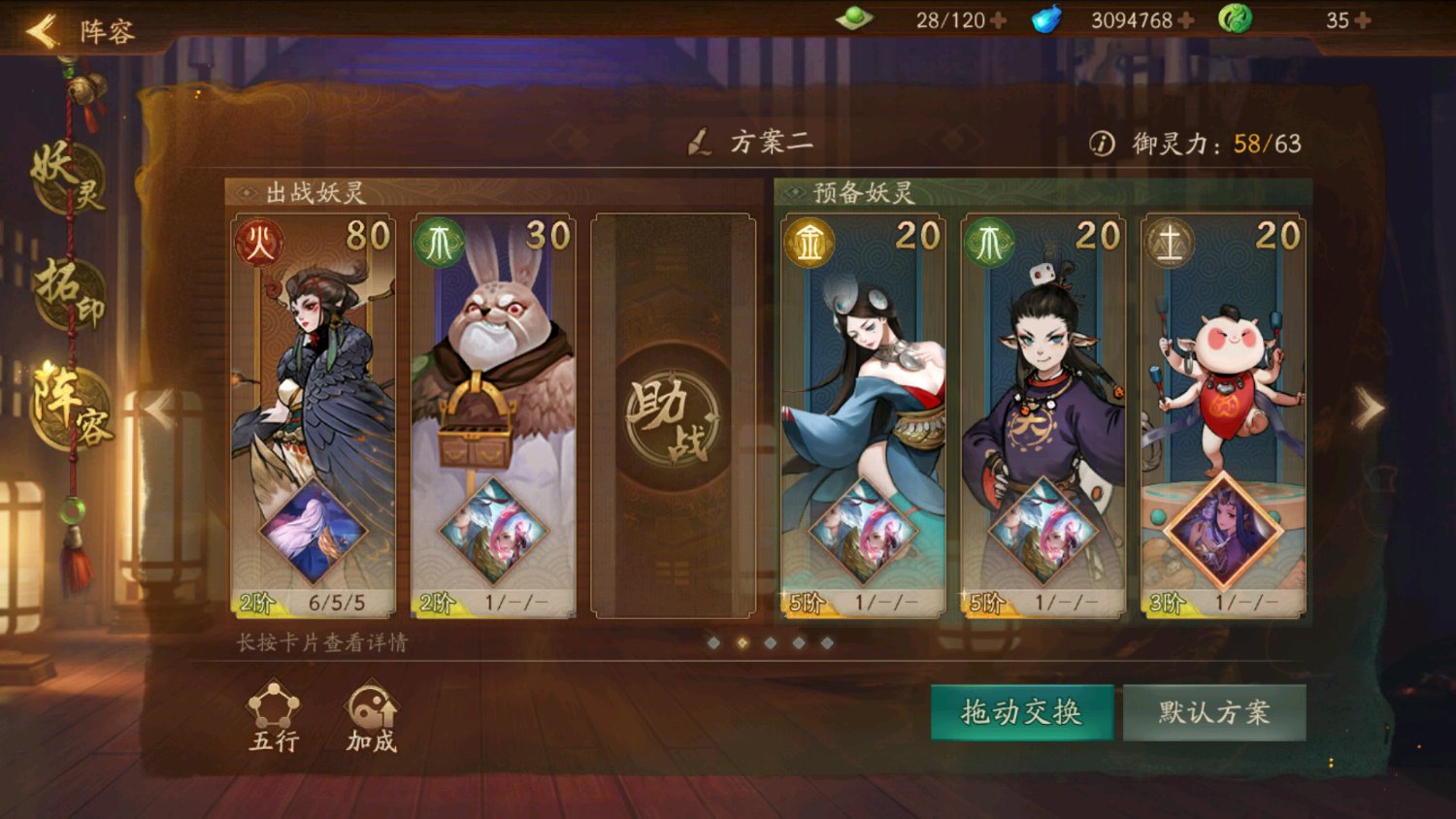The width and height of the screenshot is (1456, 819).
Task: Rename 方案二 with the brush icon
Action: [699, 144]
